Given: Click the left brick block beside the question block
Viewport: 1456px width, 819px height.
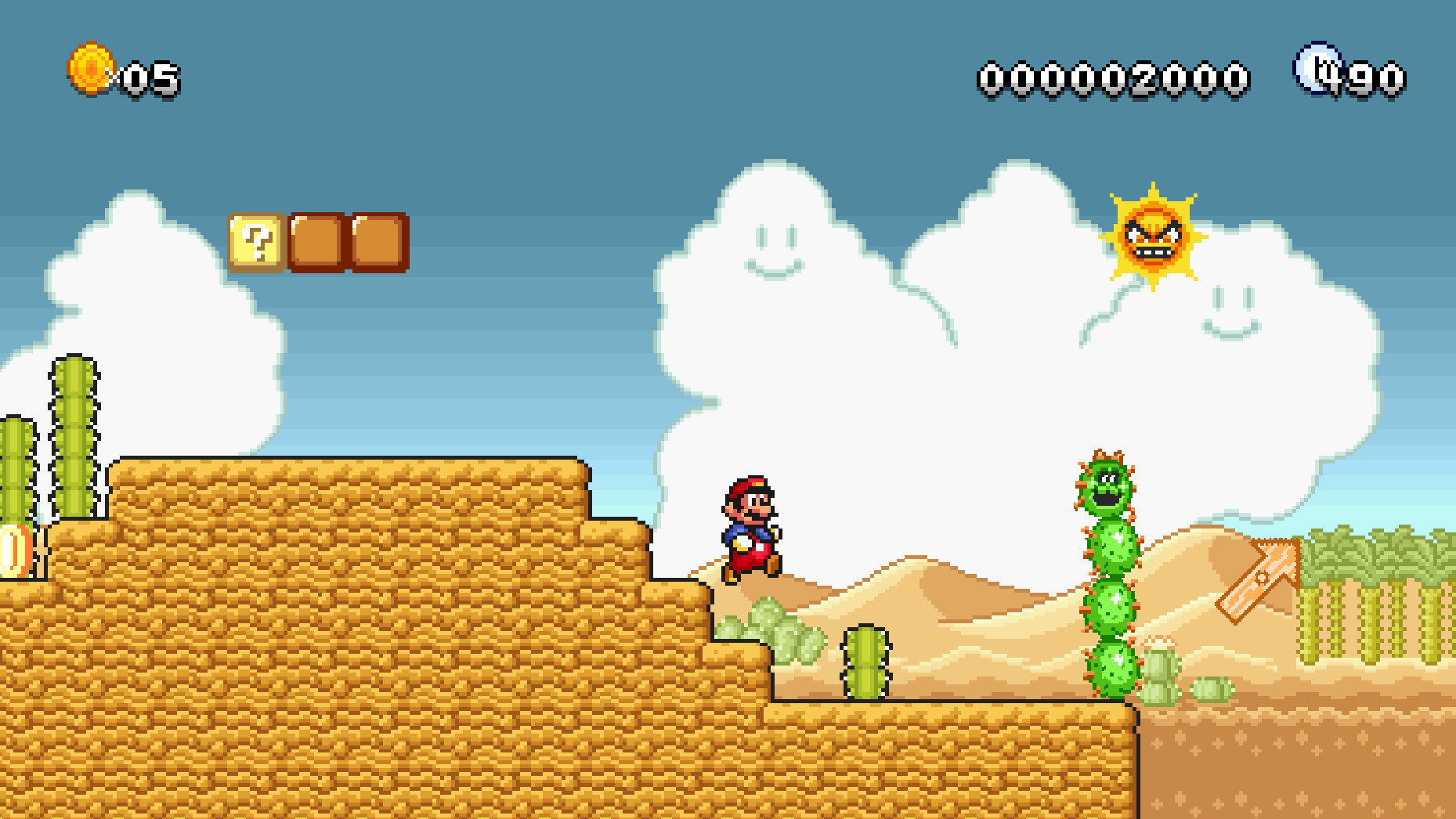Looking at the screenshot, I should (317, 244).
